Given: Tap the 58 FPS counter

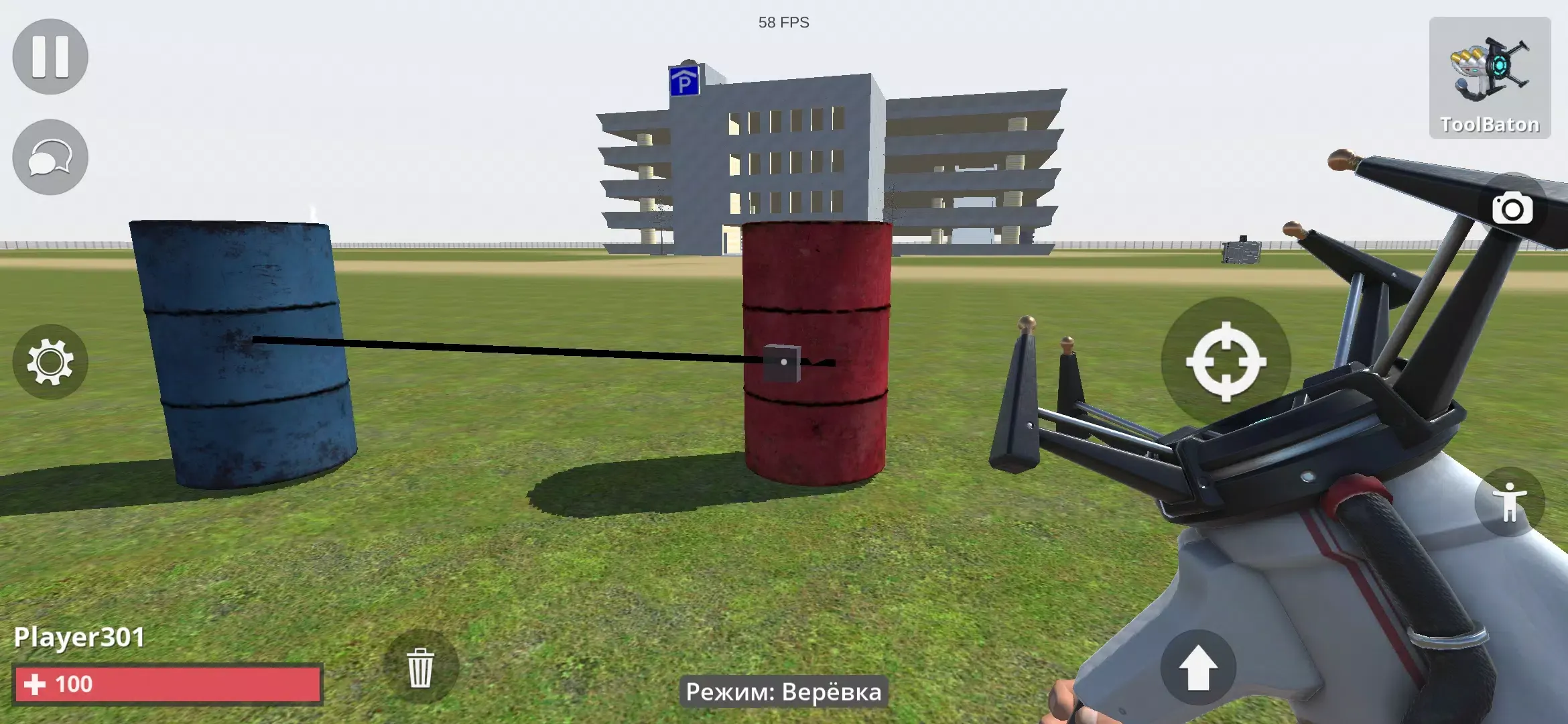Looking at the screenshot, I should coord(784,23).
